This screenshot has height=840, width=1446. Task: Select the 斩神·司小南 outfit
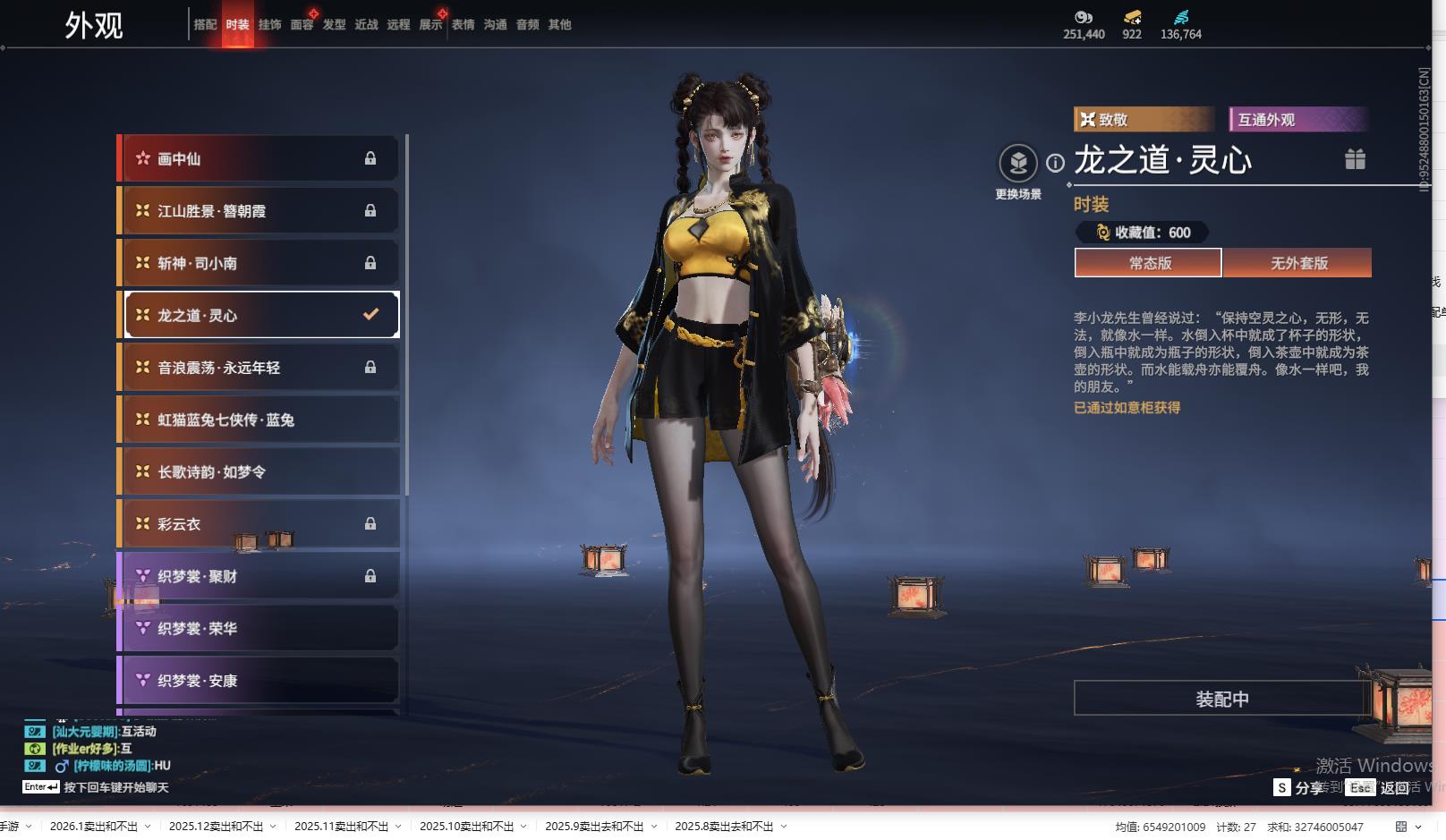259,263
